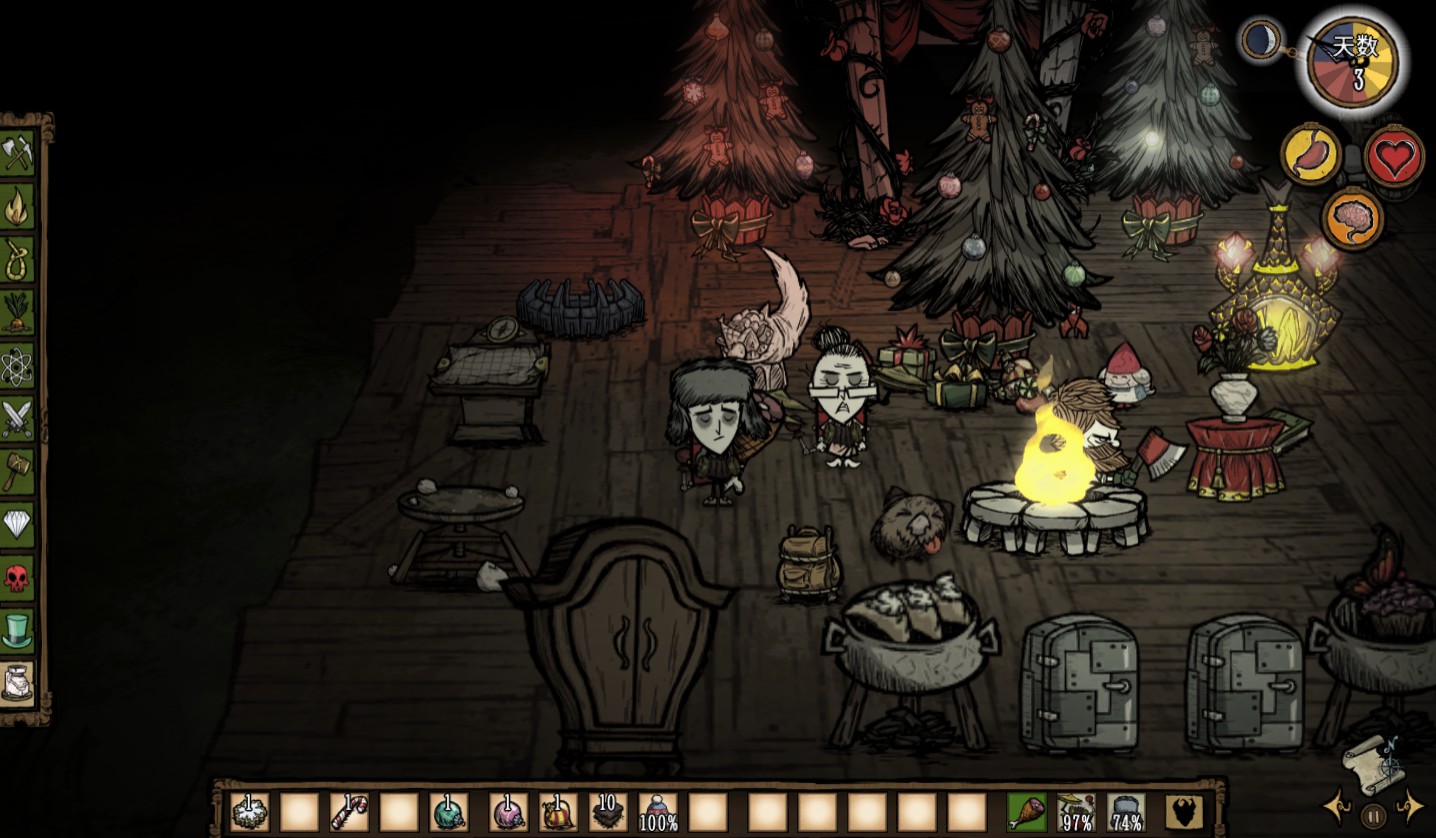Switch to the Survival rope-trap tab
Screen dimensions: 1436x838
[x=17, y=260]
